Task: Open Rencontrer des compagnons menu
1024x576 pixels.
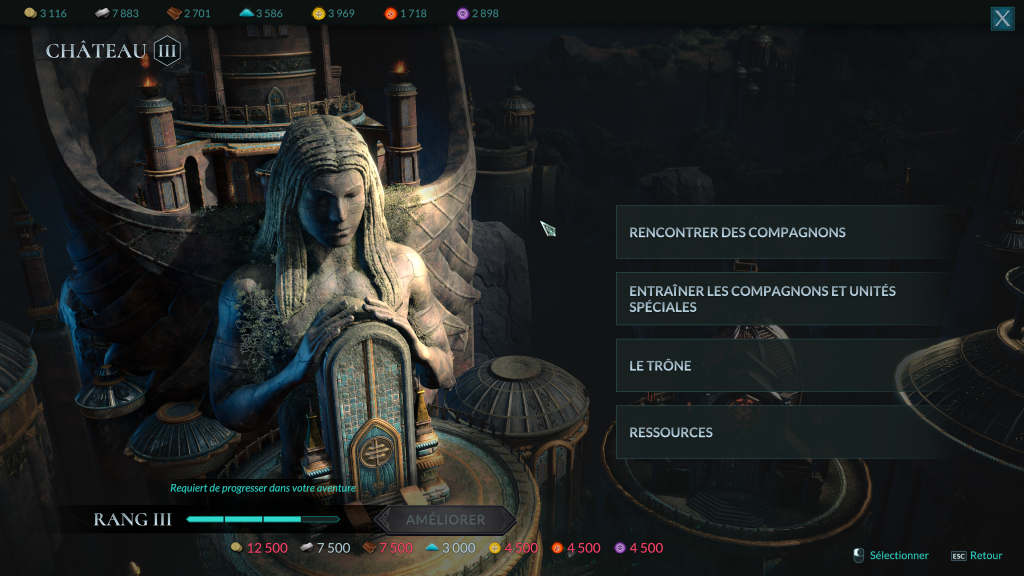Action: 782,232
